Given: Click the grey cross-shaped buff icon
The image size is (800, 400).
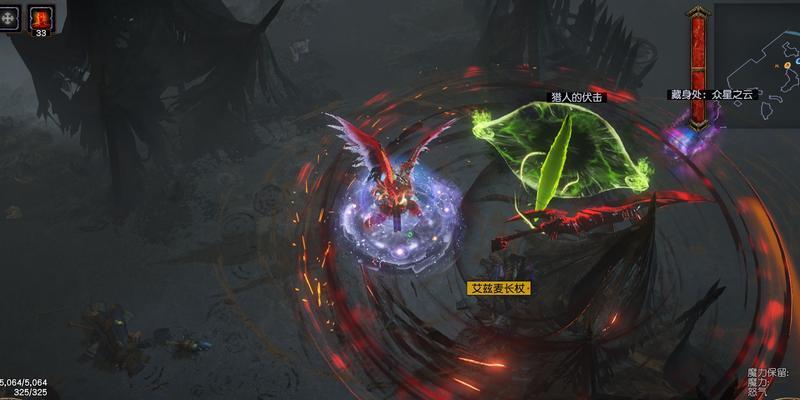Looking at the screenshot, I should click(10, 17).
